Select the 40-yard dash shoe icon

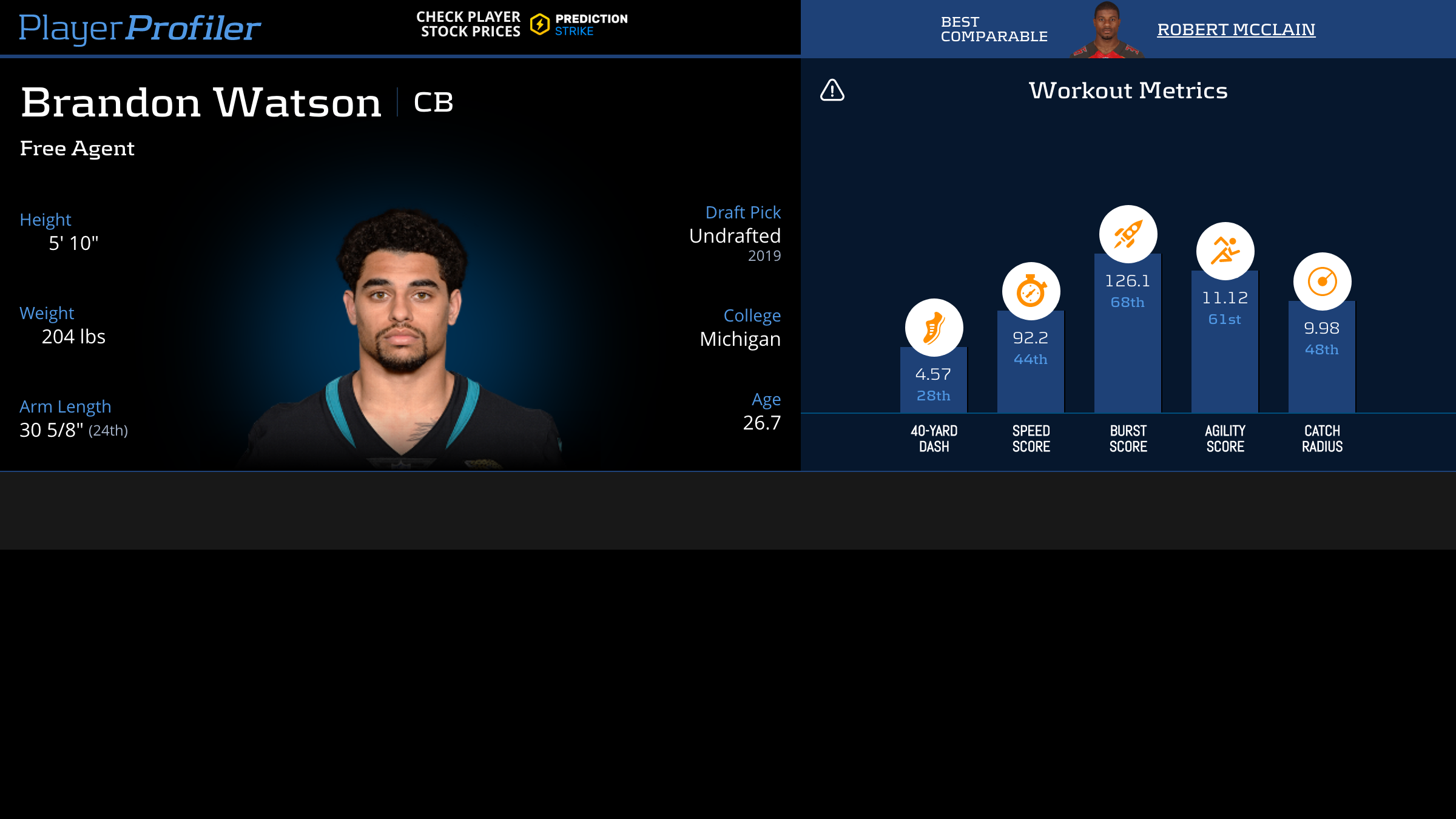[934, 328]
